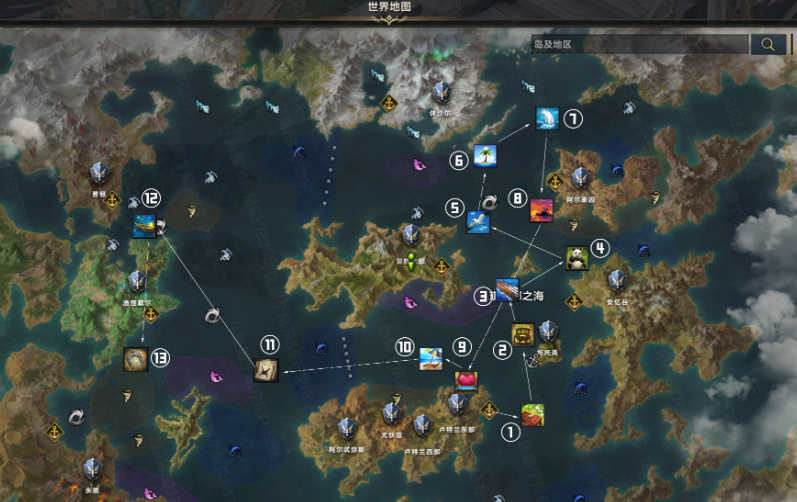Select the white sailboat island marker 7
The image size is (797, 502).
[x=547, y=119]
